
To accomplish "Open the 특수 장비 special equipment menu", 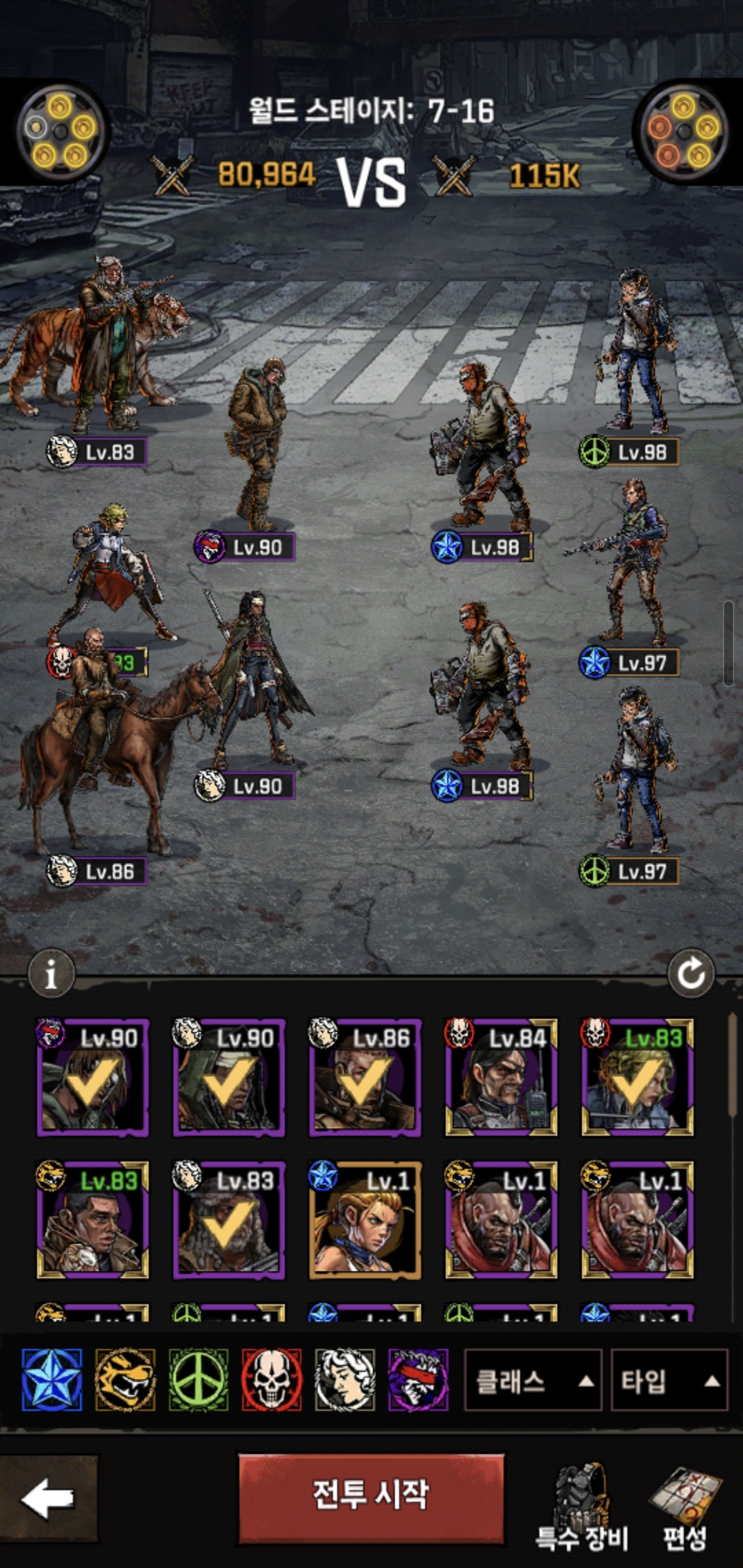I will tap(582, 1506).
